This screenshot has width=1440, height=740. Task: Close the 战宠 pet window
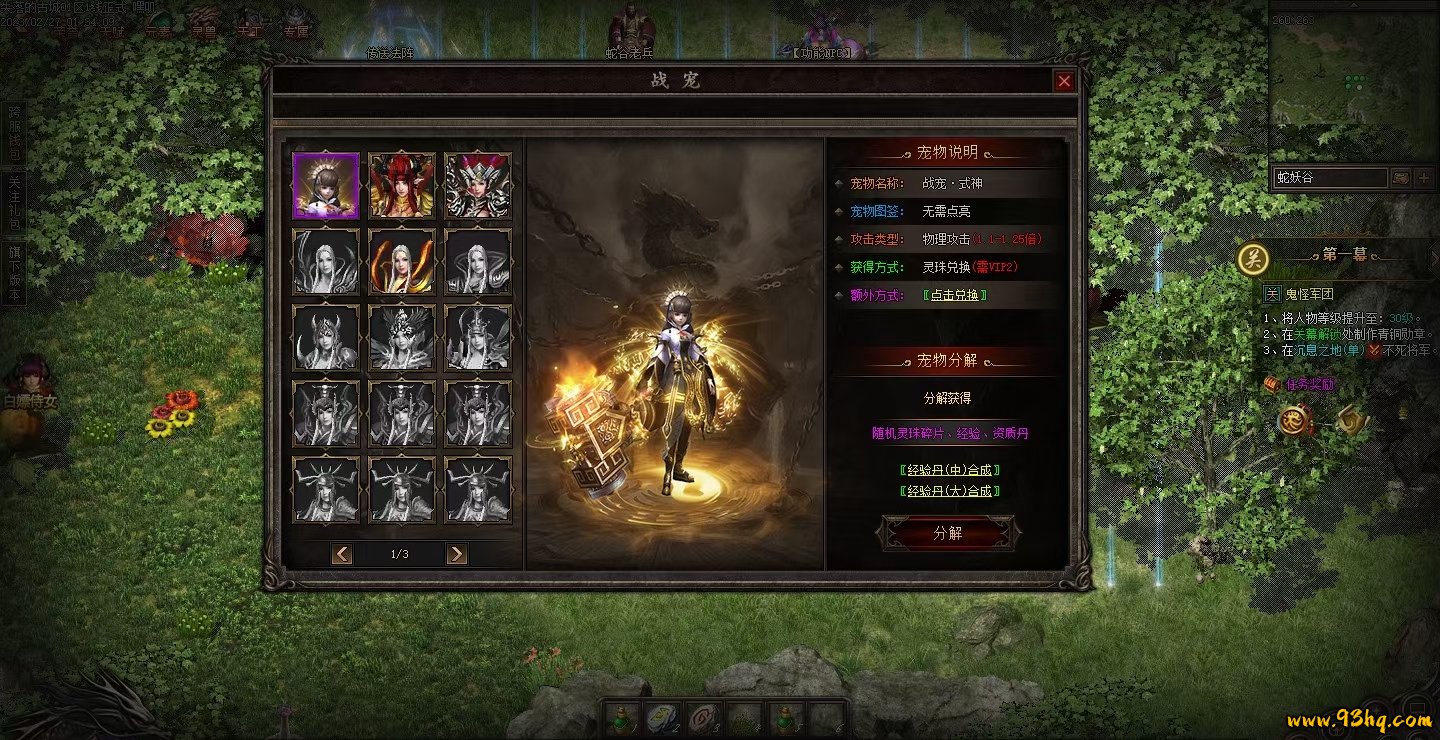click(x=1064, y=81)
